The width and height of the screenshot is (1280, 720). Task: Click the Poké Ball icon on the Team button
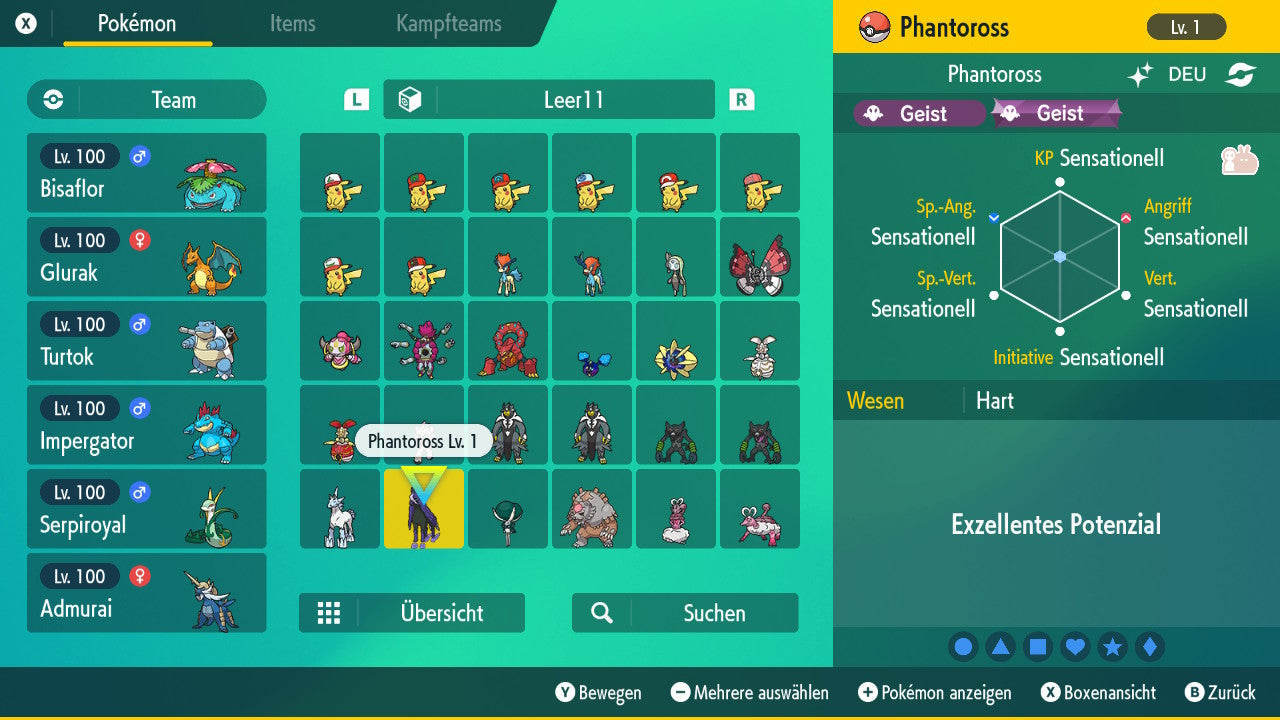51,100
